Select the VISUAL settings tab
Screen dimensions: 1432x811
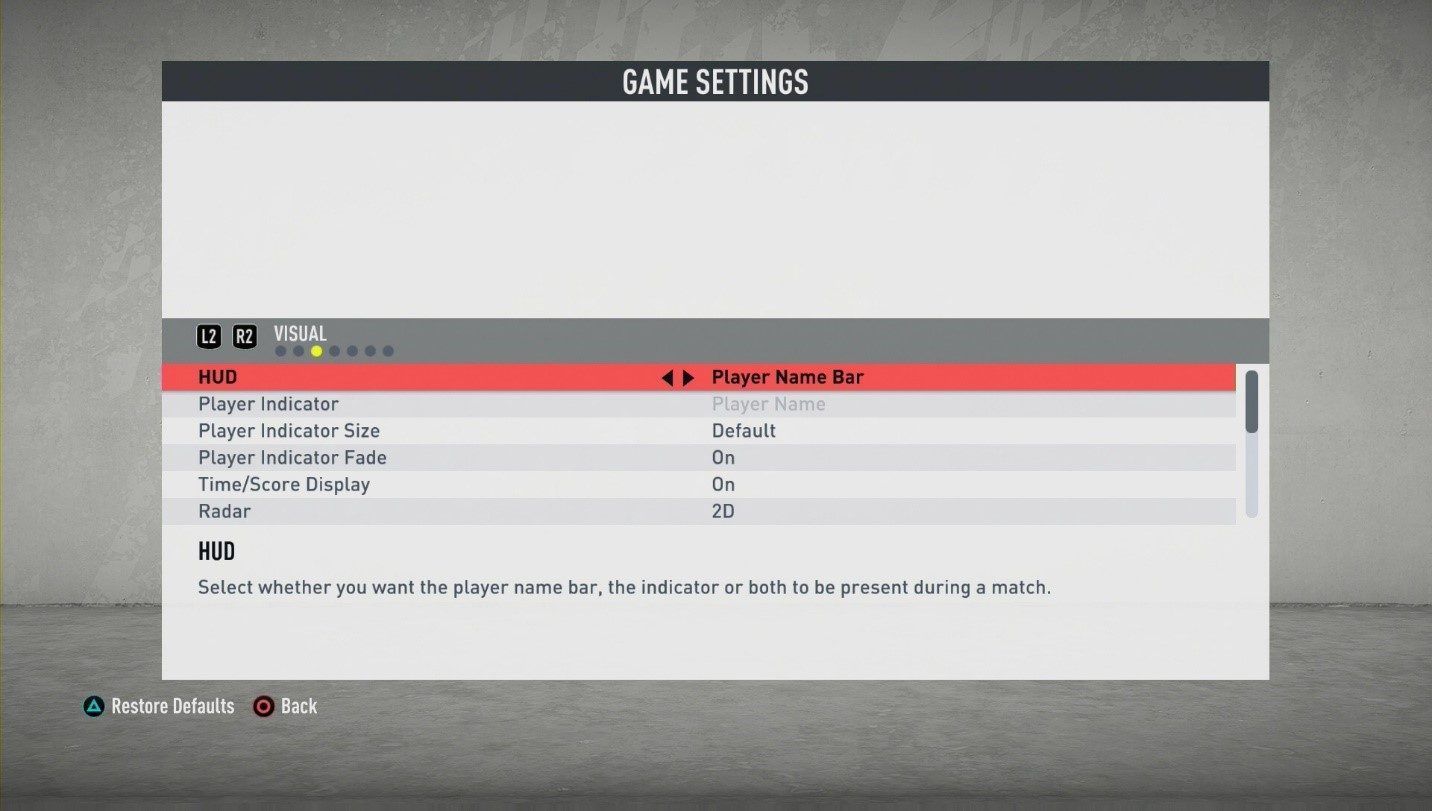point(300,333)
